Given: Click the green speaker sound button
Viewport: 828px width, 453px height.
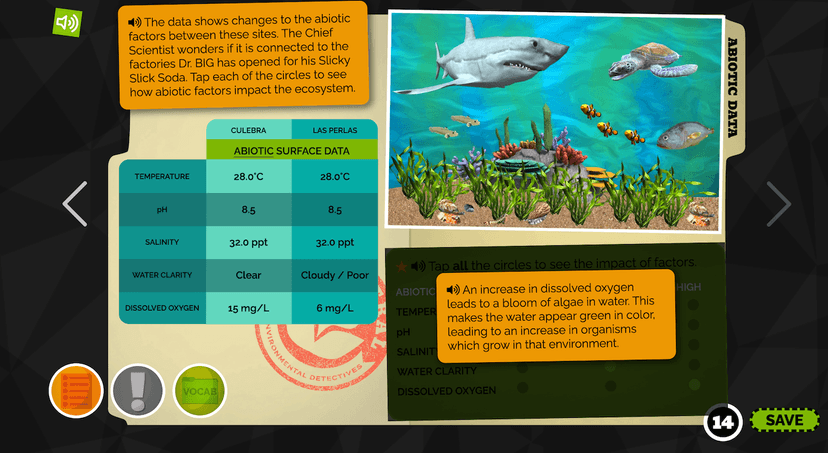Looking at the screenshot, I should point(67,22).
